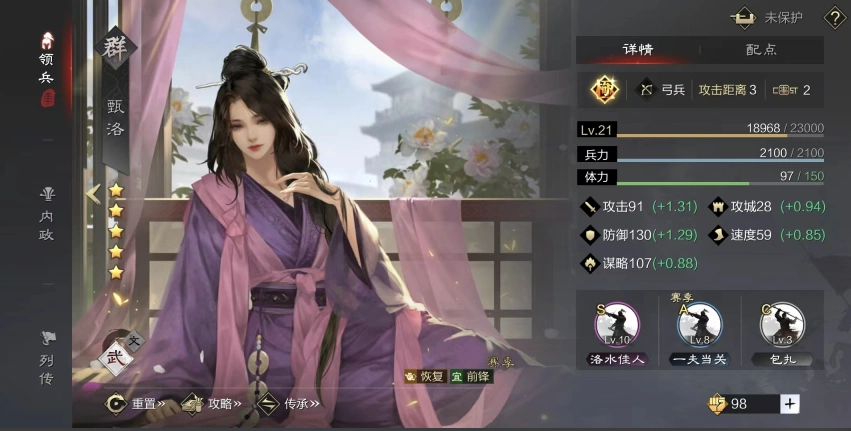Toggle the 未保护 protection lock
The height and width of the screenshot is (431, 851).
tap(769, 17)
